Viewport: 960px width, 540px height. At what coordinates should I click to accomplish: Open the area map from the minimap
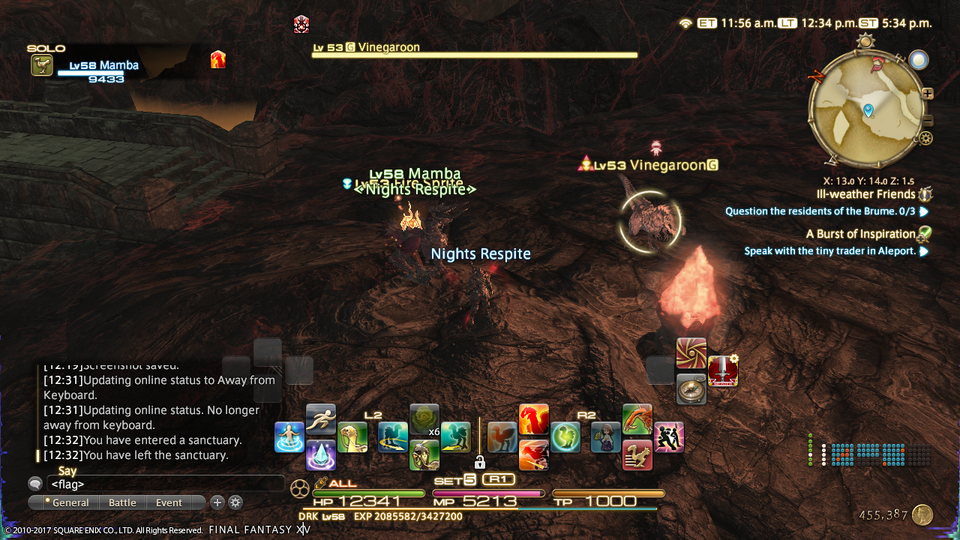coord(867,108)
